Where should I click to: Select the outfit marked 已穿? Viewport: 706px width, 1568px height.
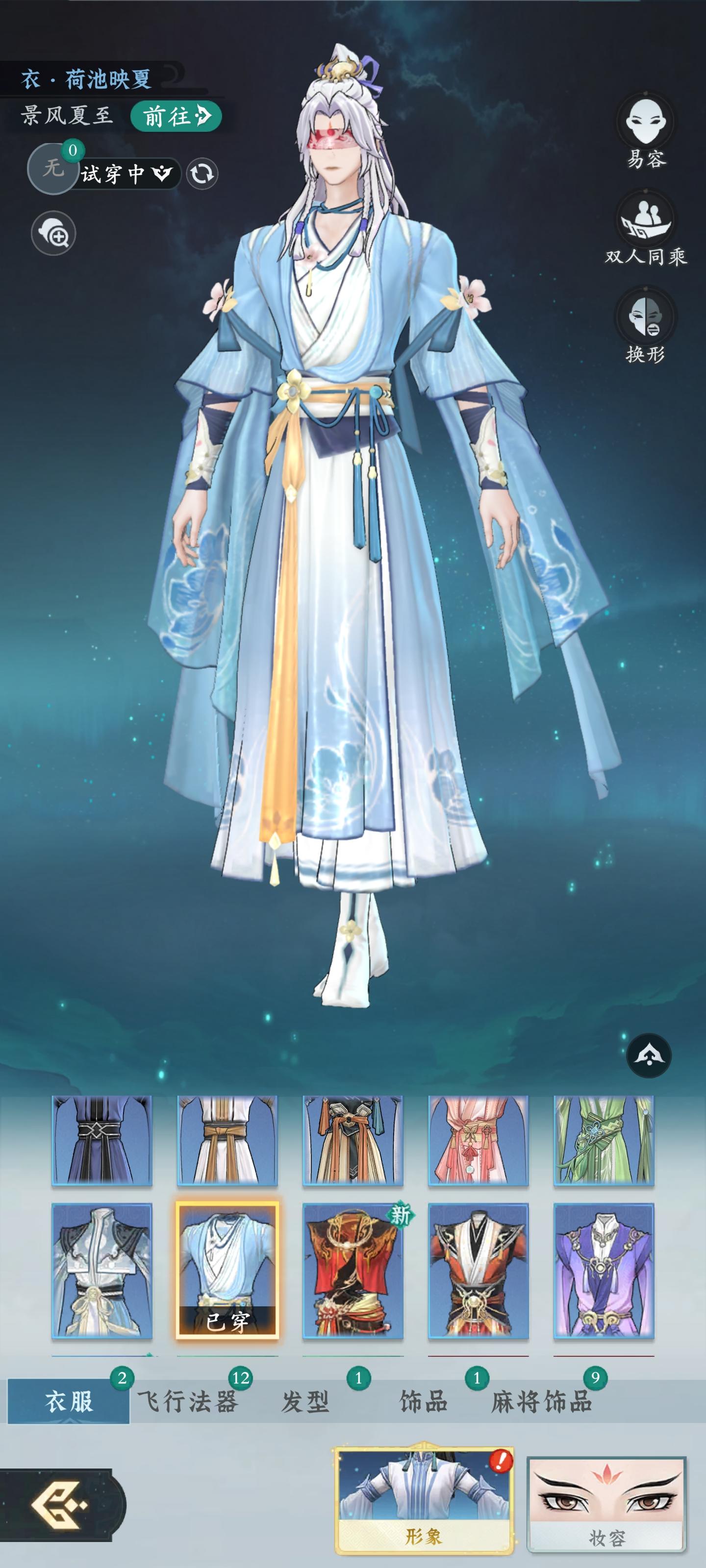click(227, 1272)
